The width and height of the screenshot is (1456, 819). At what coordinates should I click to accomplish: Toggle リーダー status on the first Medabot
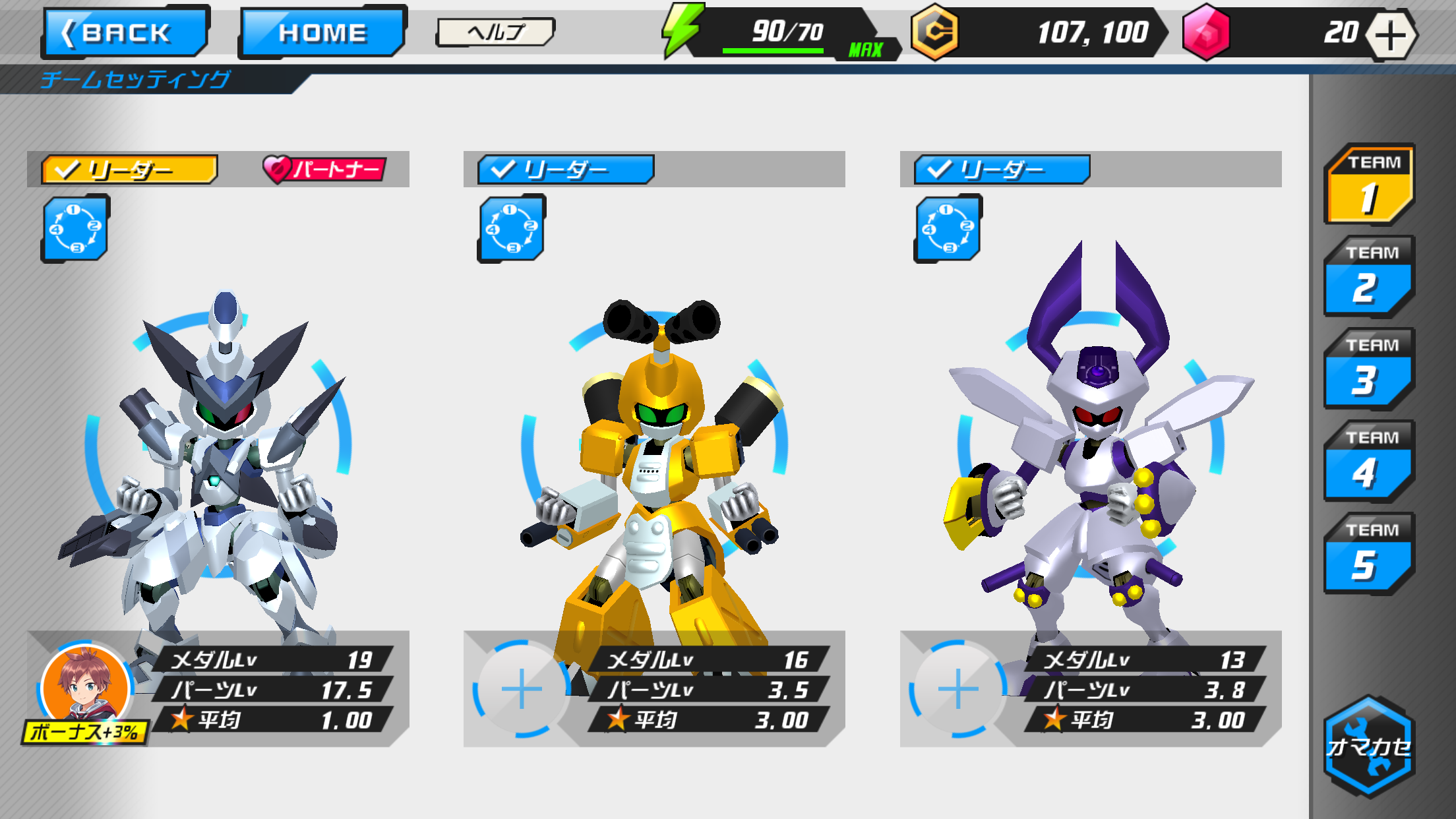point(130,170)
